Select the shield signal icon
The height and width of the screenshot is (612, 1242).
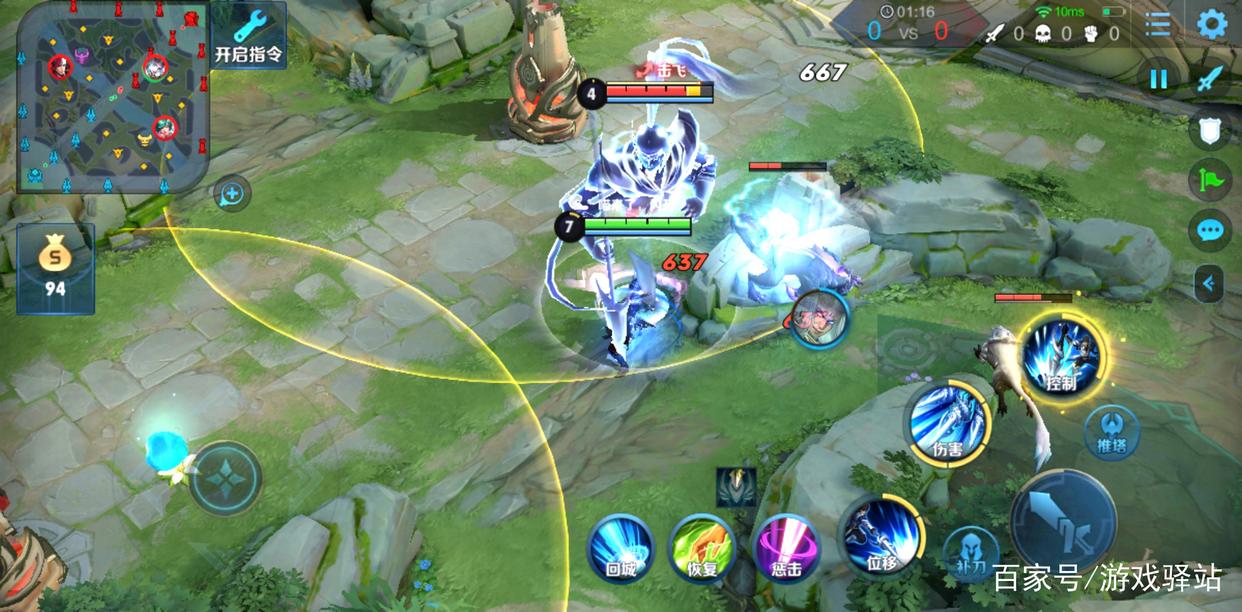(x=1210, y=129)
